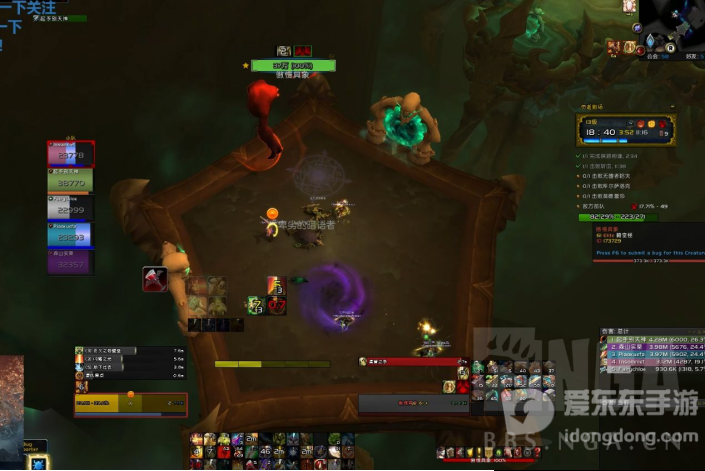Select the blue party frame showing 23203

click(70, 234)
